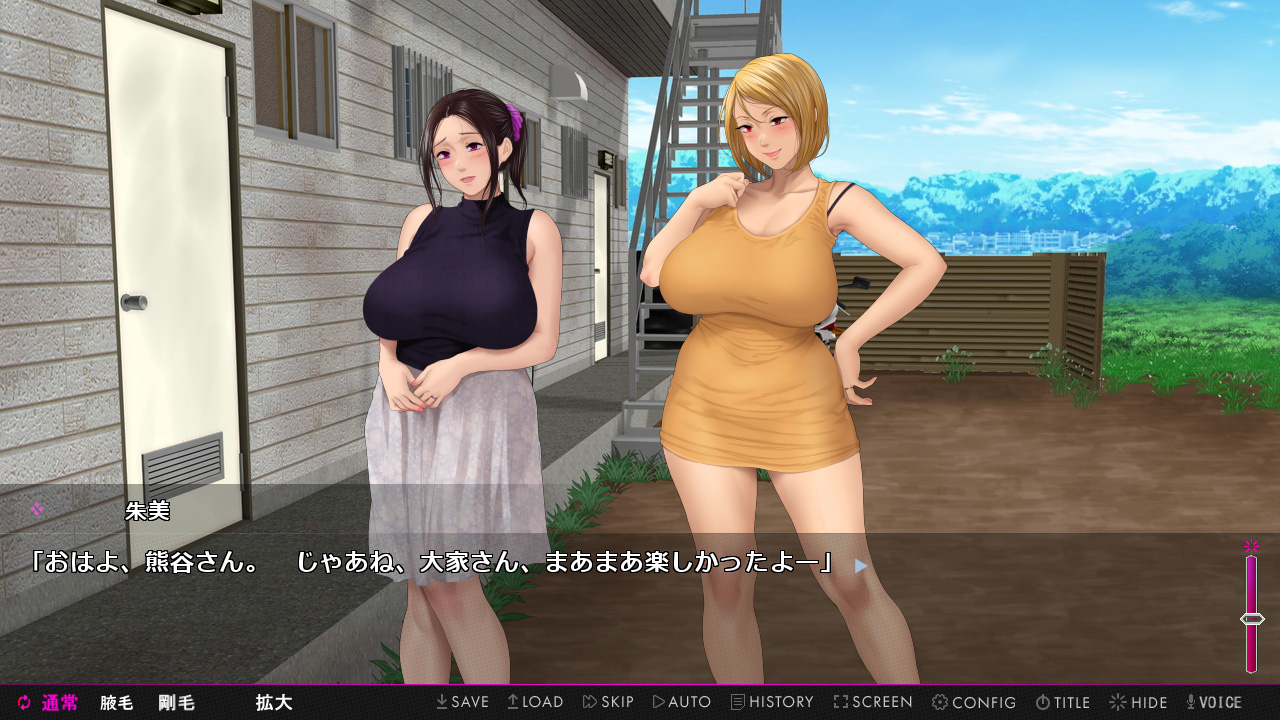This screenshot has height=720, width=1280.
Task: Toggle the SCREEN display mode
Action: coord(873,702)
